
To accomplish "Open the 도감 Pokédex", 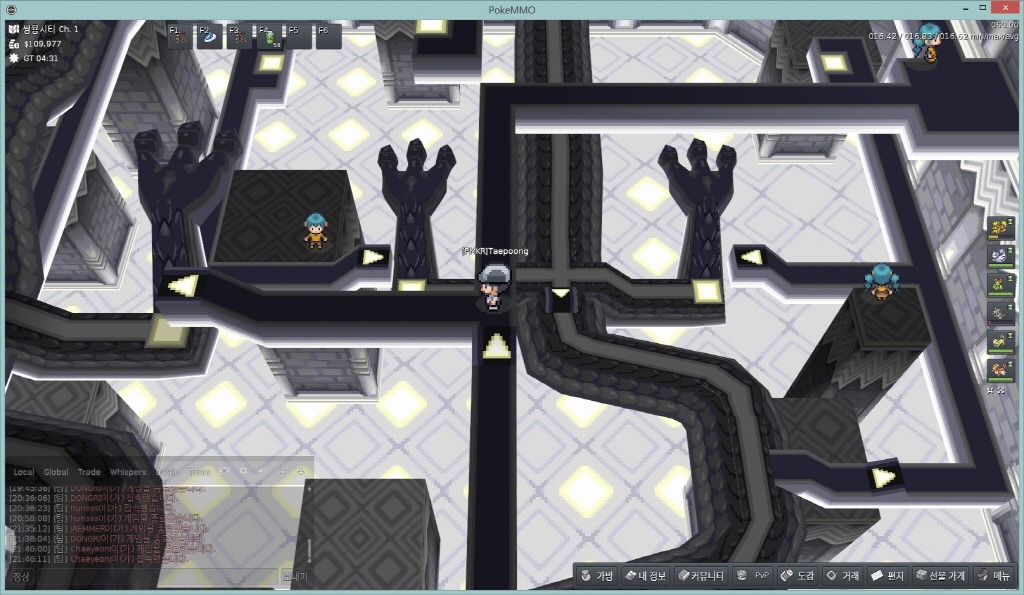I will pos(797,576).
